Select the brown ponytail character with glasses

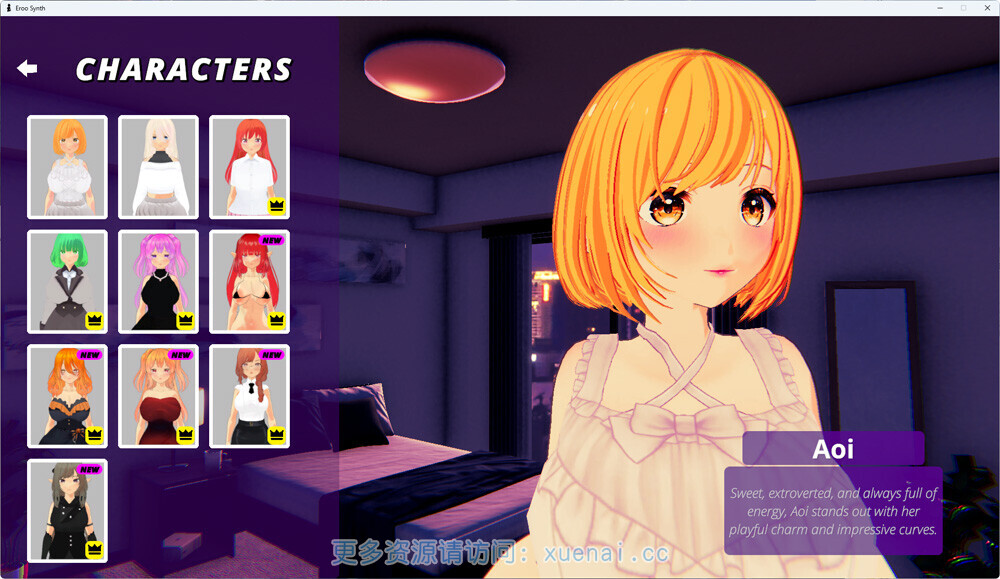point(249,396)
